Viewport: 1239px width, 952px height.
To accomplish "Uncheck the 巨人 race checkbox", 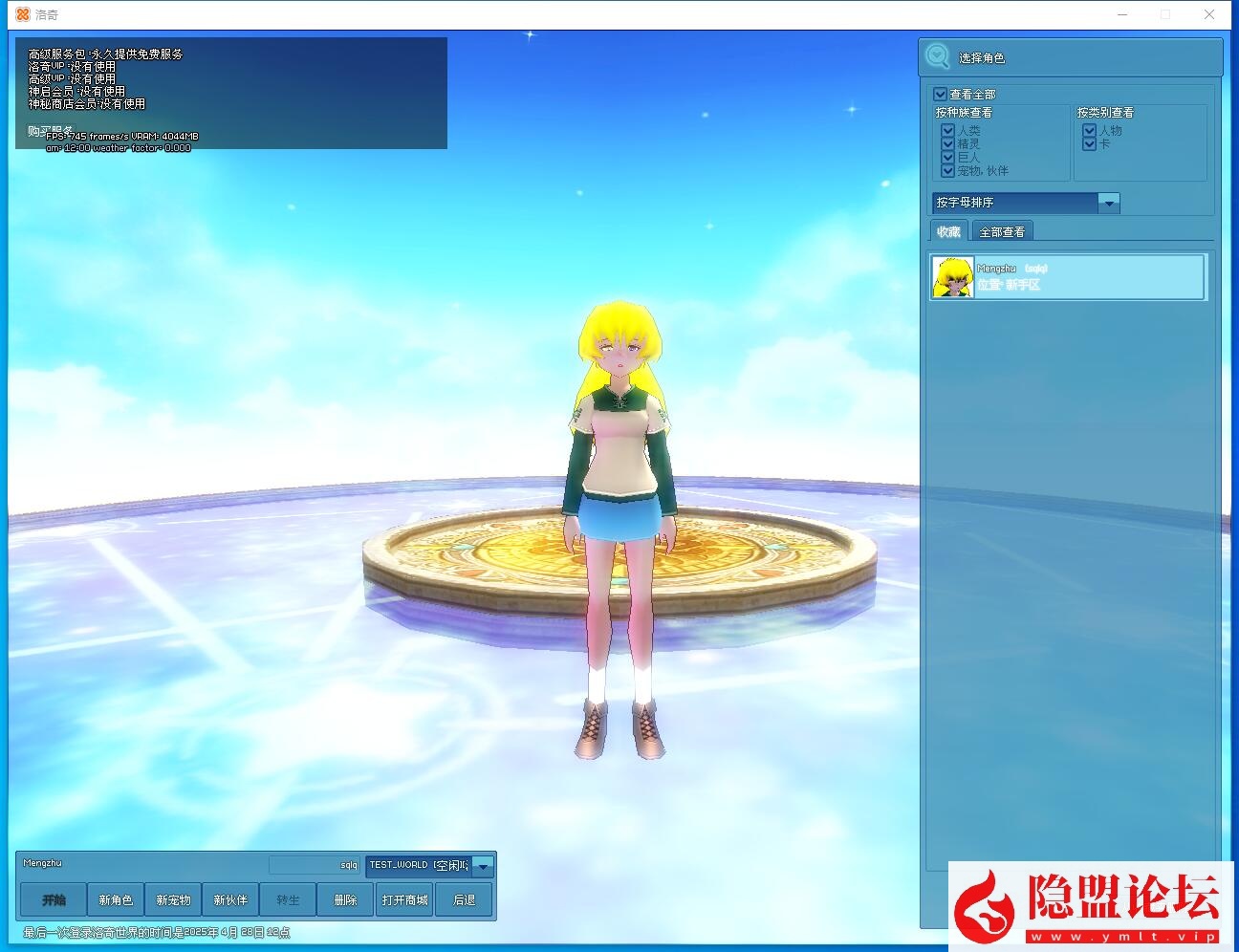I will [947, 158].
